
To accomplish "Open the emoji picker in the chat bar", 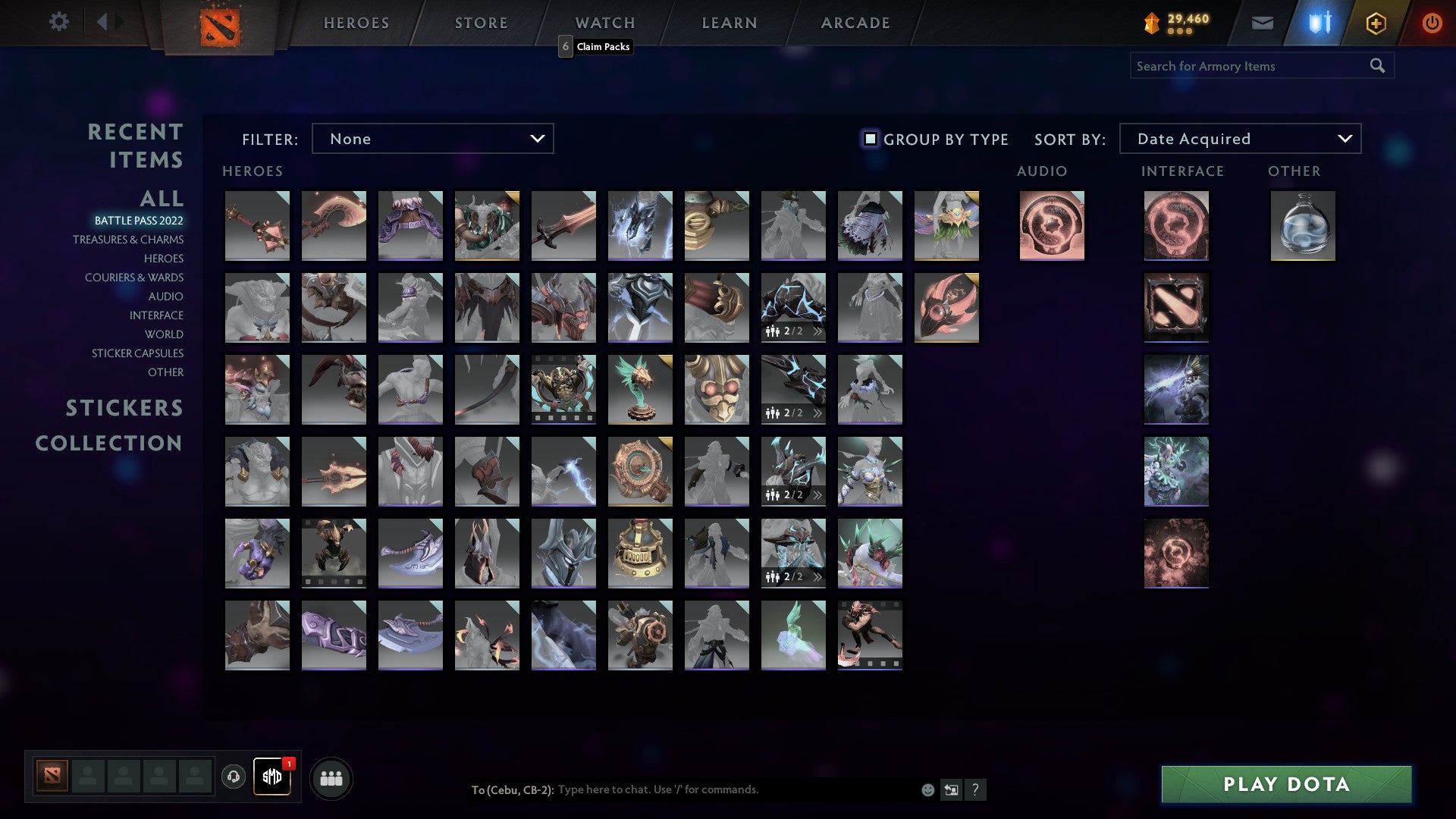I will click(927, 790).
